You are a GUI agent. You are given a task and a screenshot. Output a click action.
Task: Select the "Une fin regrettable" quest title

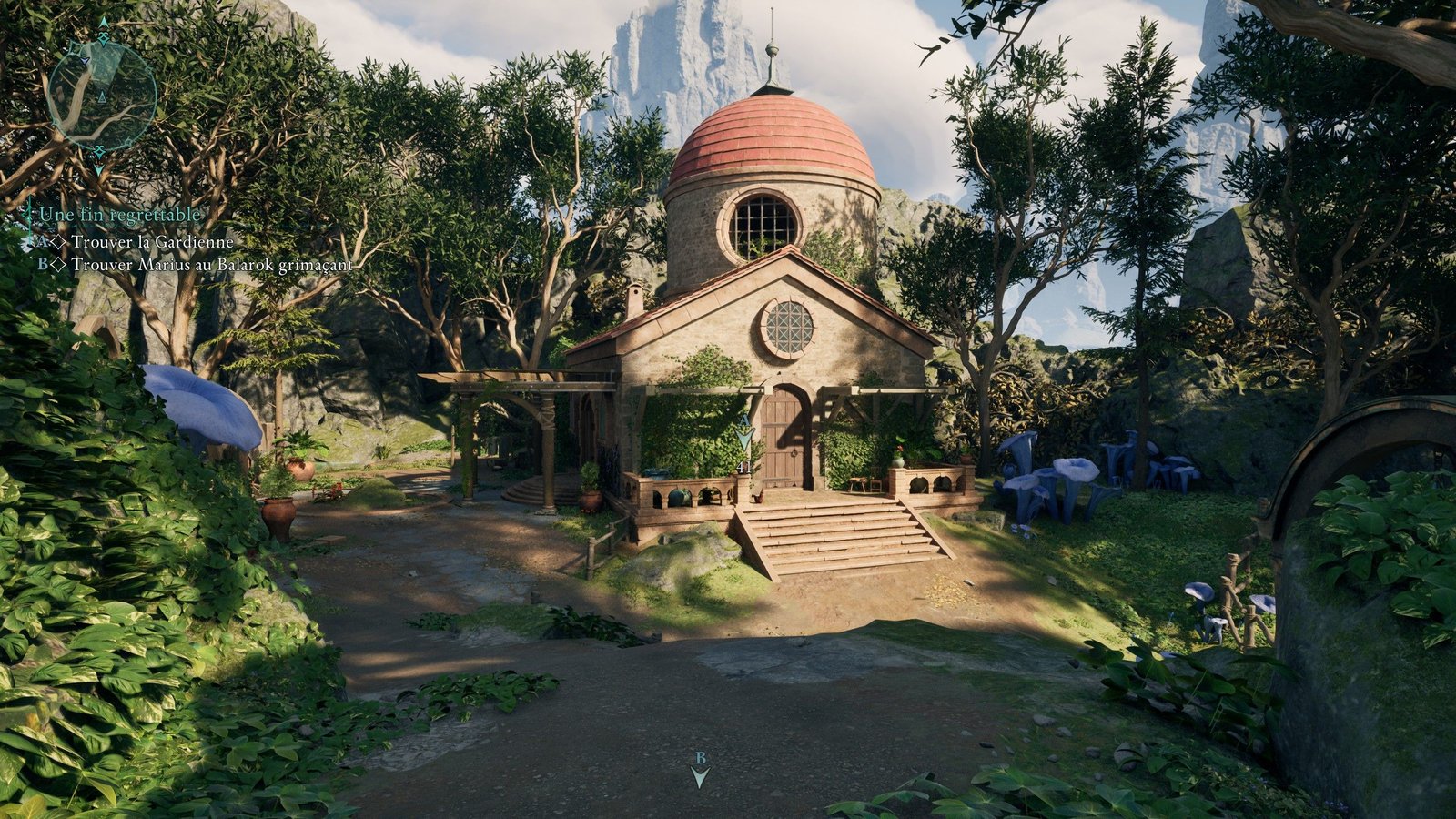click(x=118, y=215)
